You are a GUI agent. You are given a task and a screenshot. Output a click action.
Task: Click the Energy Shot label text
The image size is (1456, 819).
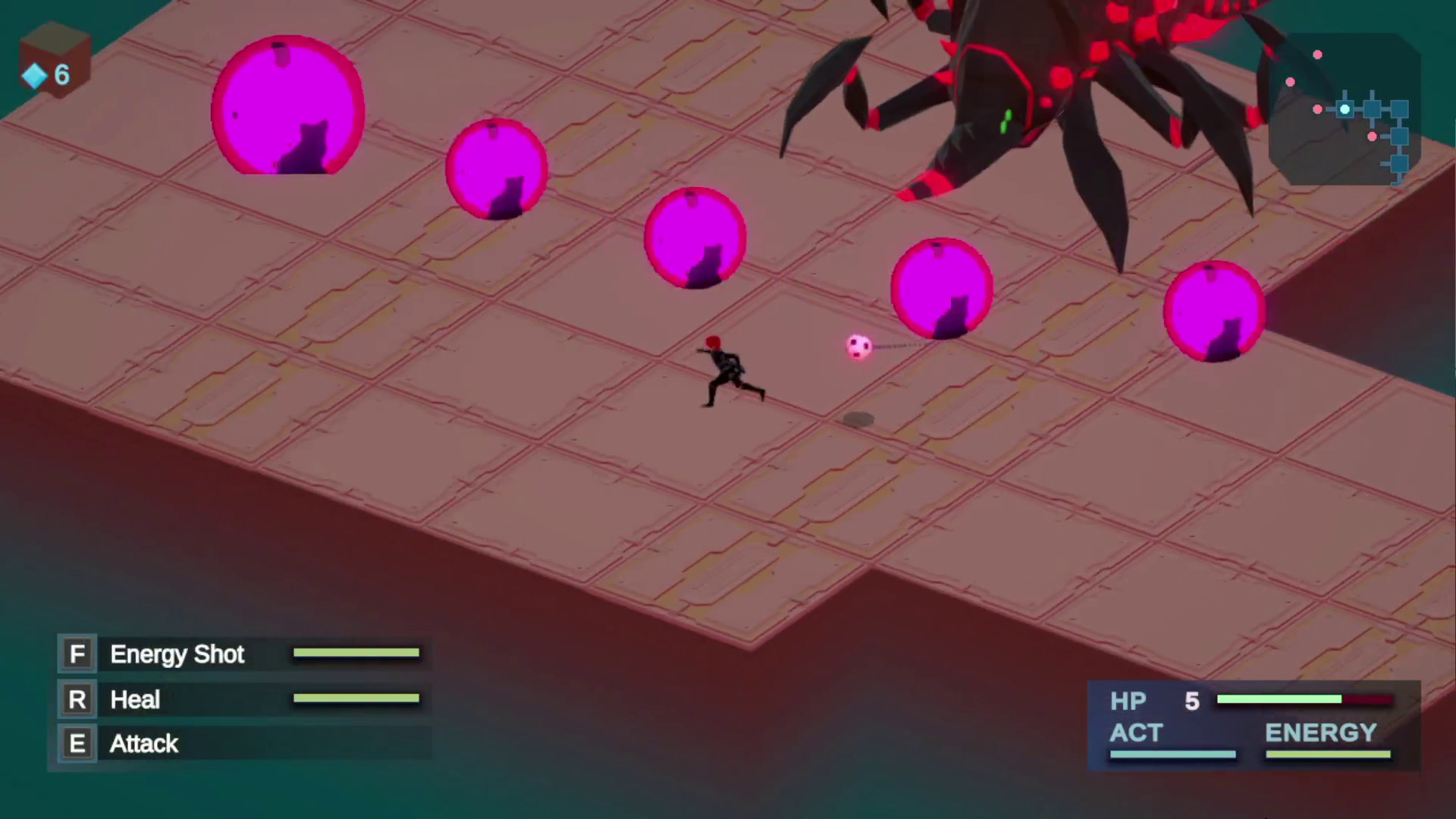pyautogui.click(x=177, y=654)
